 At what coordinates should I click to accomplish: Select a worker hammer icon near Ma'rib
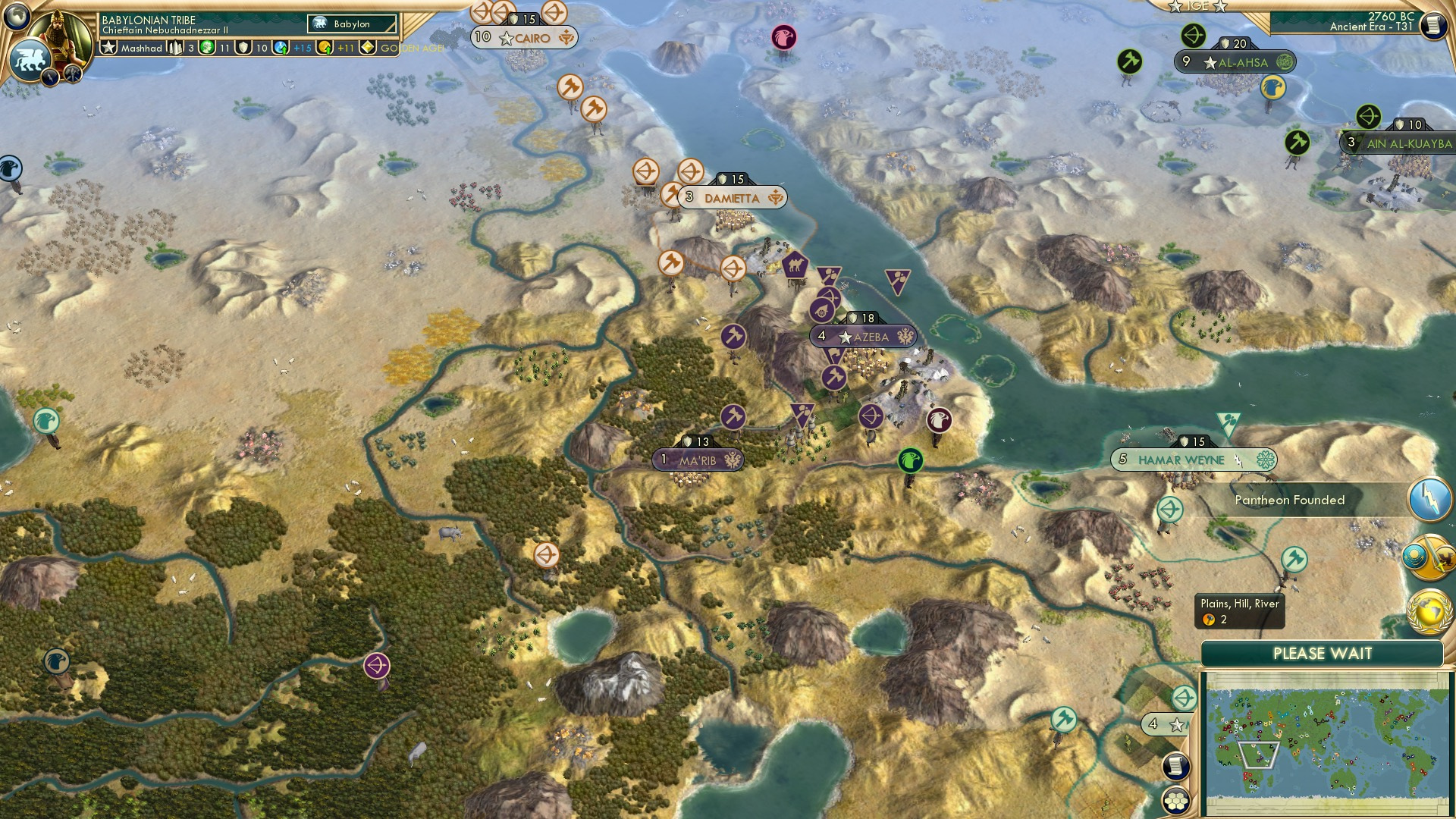pos(733,416)
